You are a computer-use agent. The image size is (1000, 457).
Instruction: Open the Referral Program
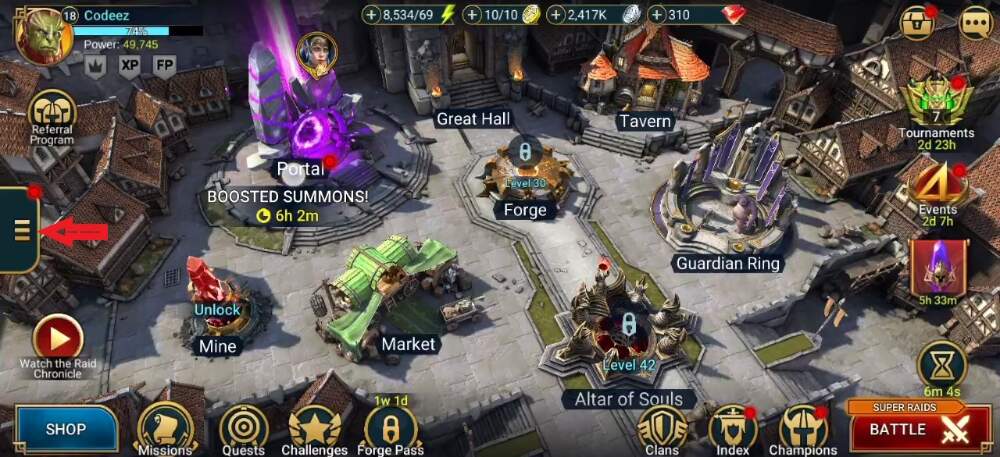pos(52,114)
